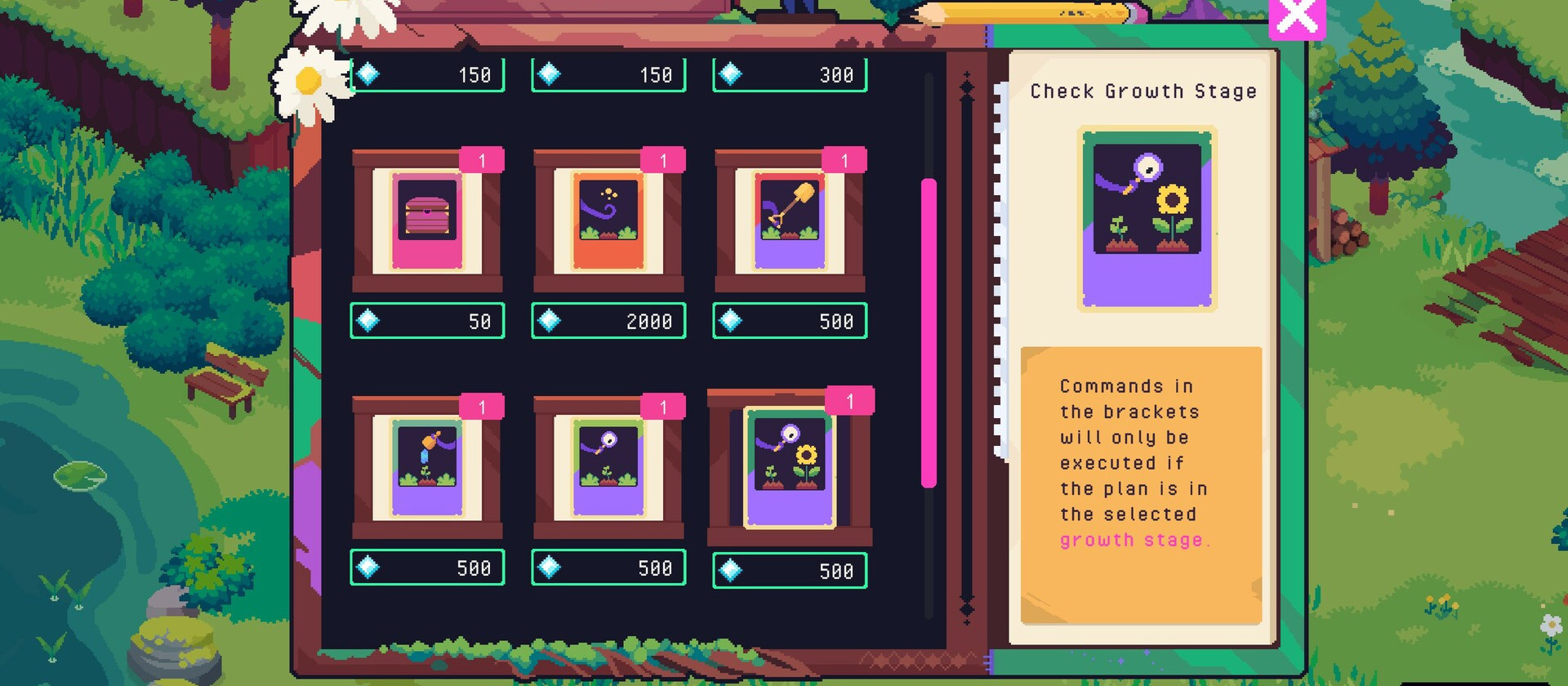Select the magnifying glass and sprout card
Image resolution: width=1568 pixels, height=686 pixels.
point(608,467)
